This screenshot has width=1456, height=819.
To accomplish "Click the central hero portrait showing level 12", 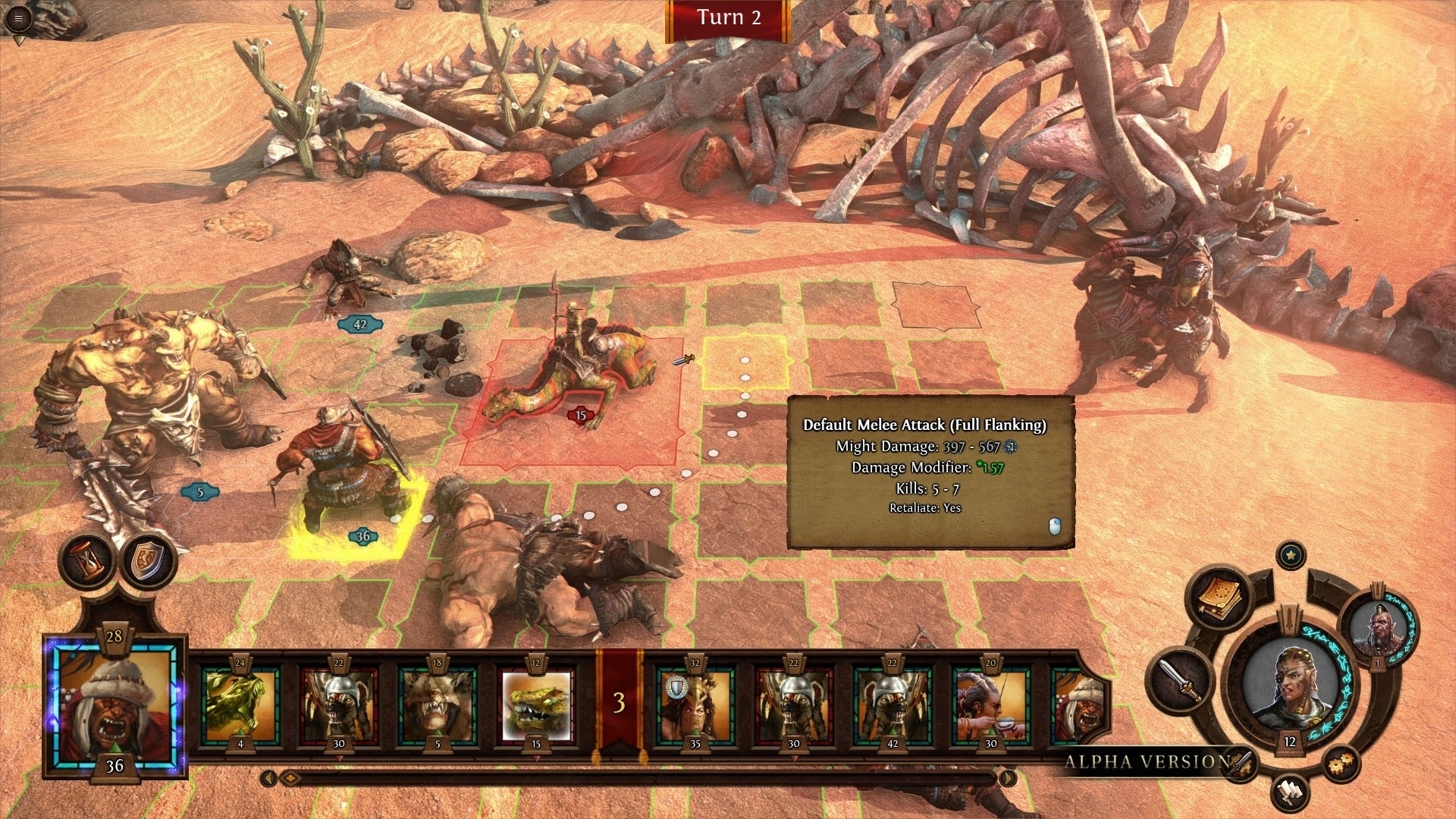I will (1291, 680).
